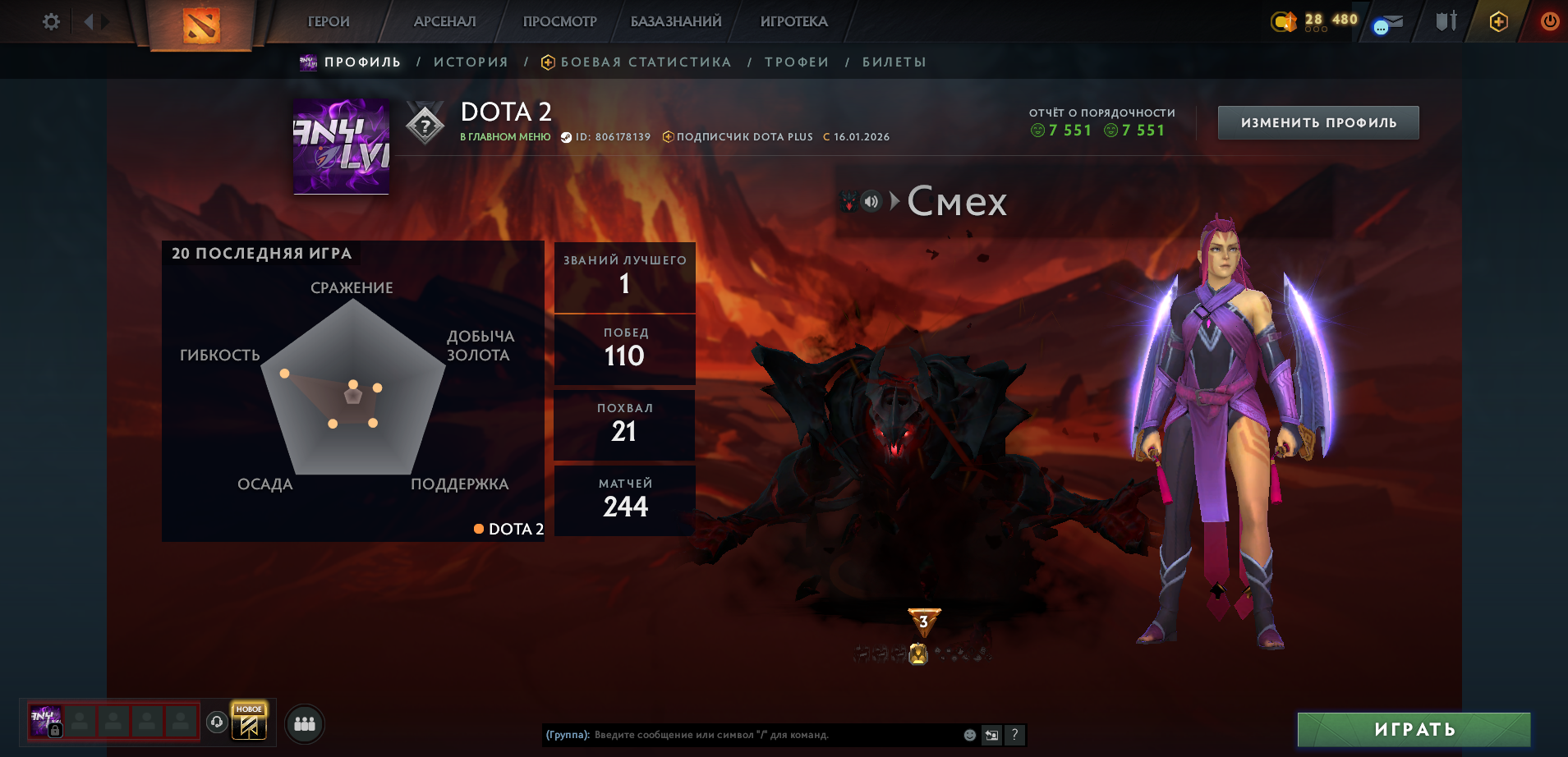Click the power button to exit
Viewport: 1568px width, 757px height.
coord(1549,21)
